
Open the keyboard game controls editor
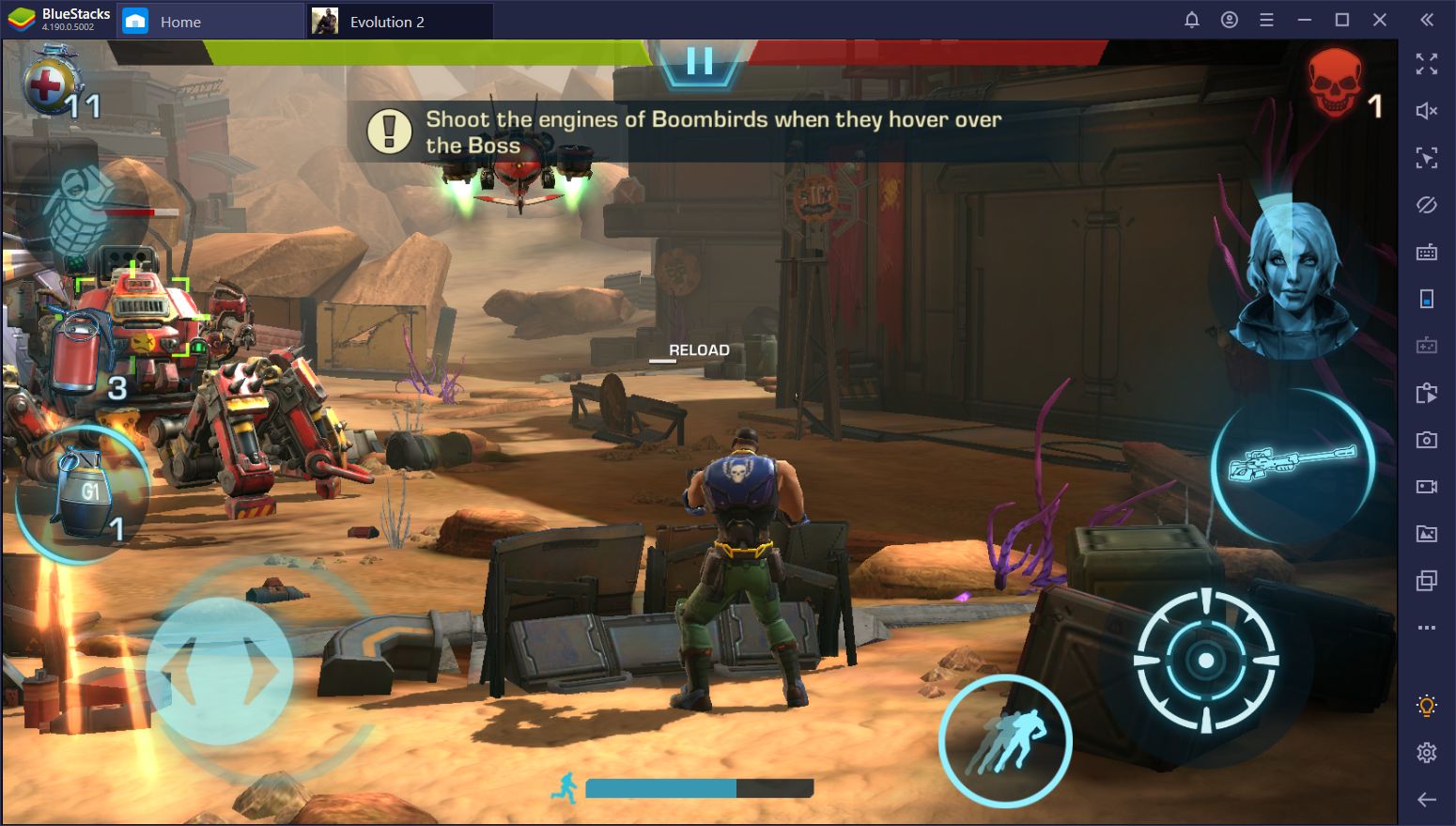1427,252
